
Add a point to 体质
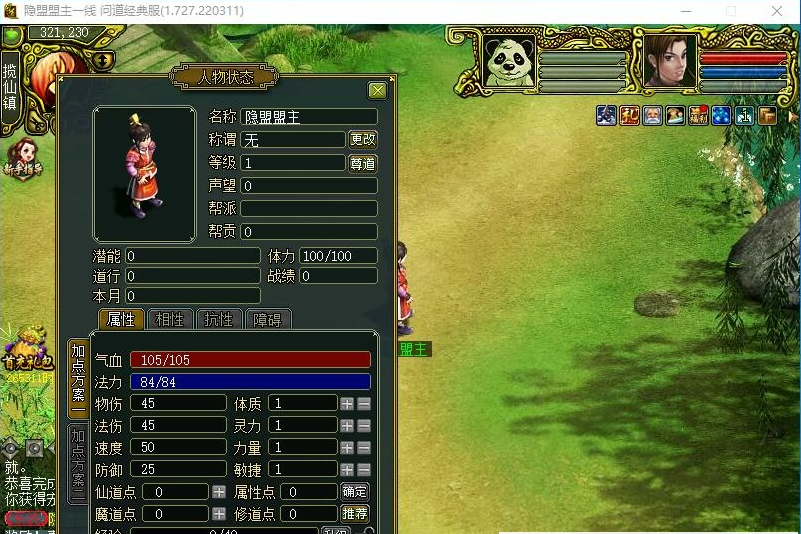click(x=347, y=404)
